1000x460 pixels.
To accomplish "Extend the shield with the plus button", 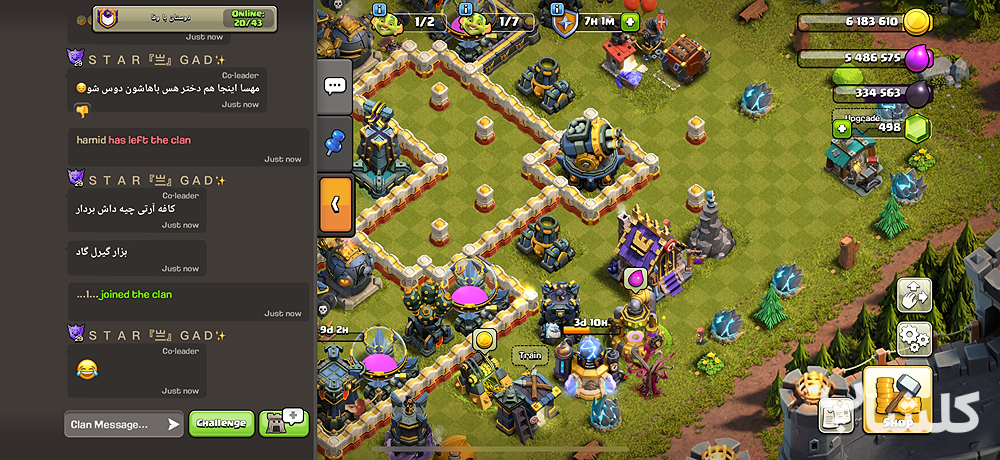I will click(x=629, y=22).
